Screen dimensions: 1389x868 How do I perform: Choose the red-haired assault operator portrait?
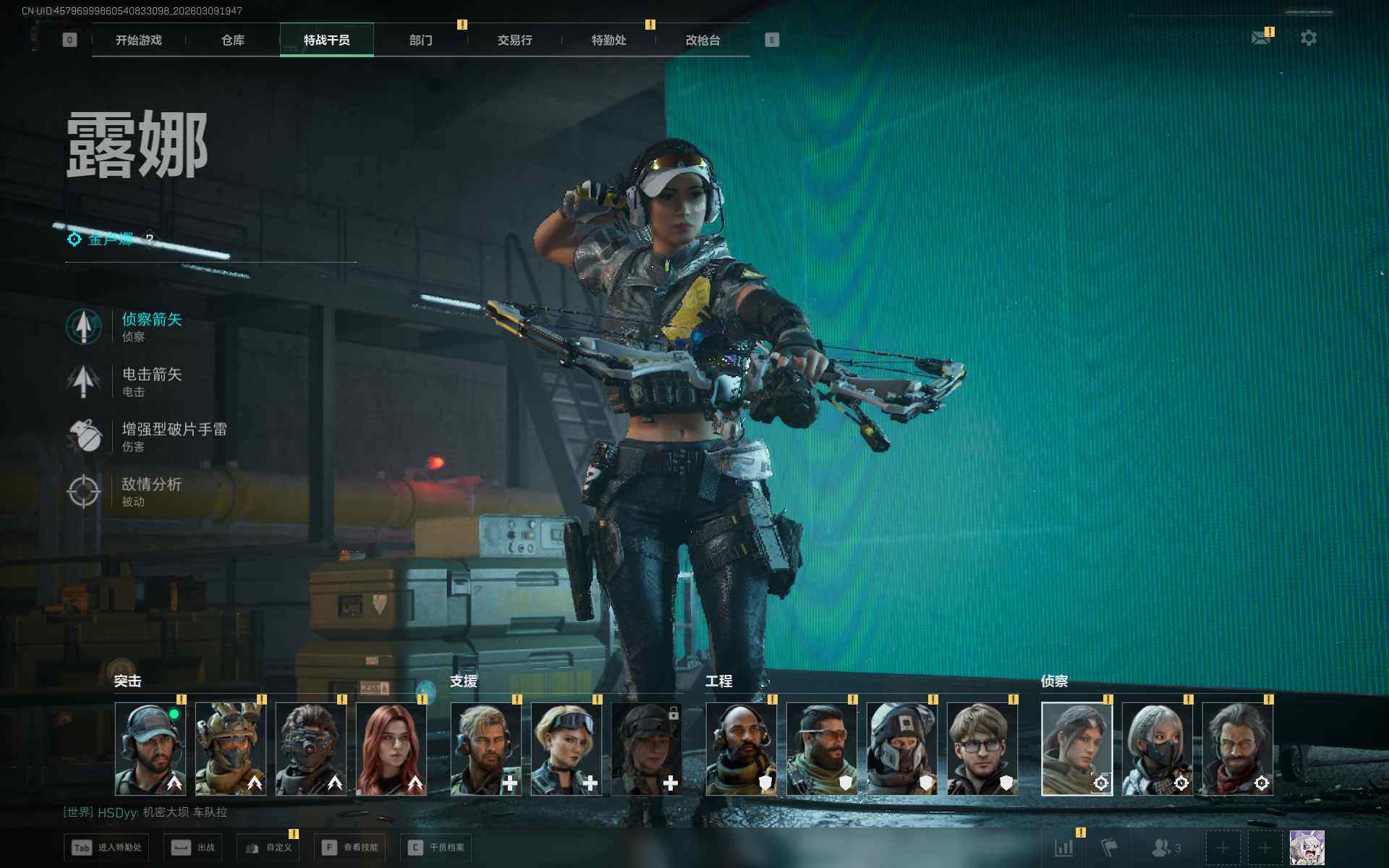[391, 749]
